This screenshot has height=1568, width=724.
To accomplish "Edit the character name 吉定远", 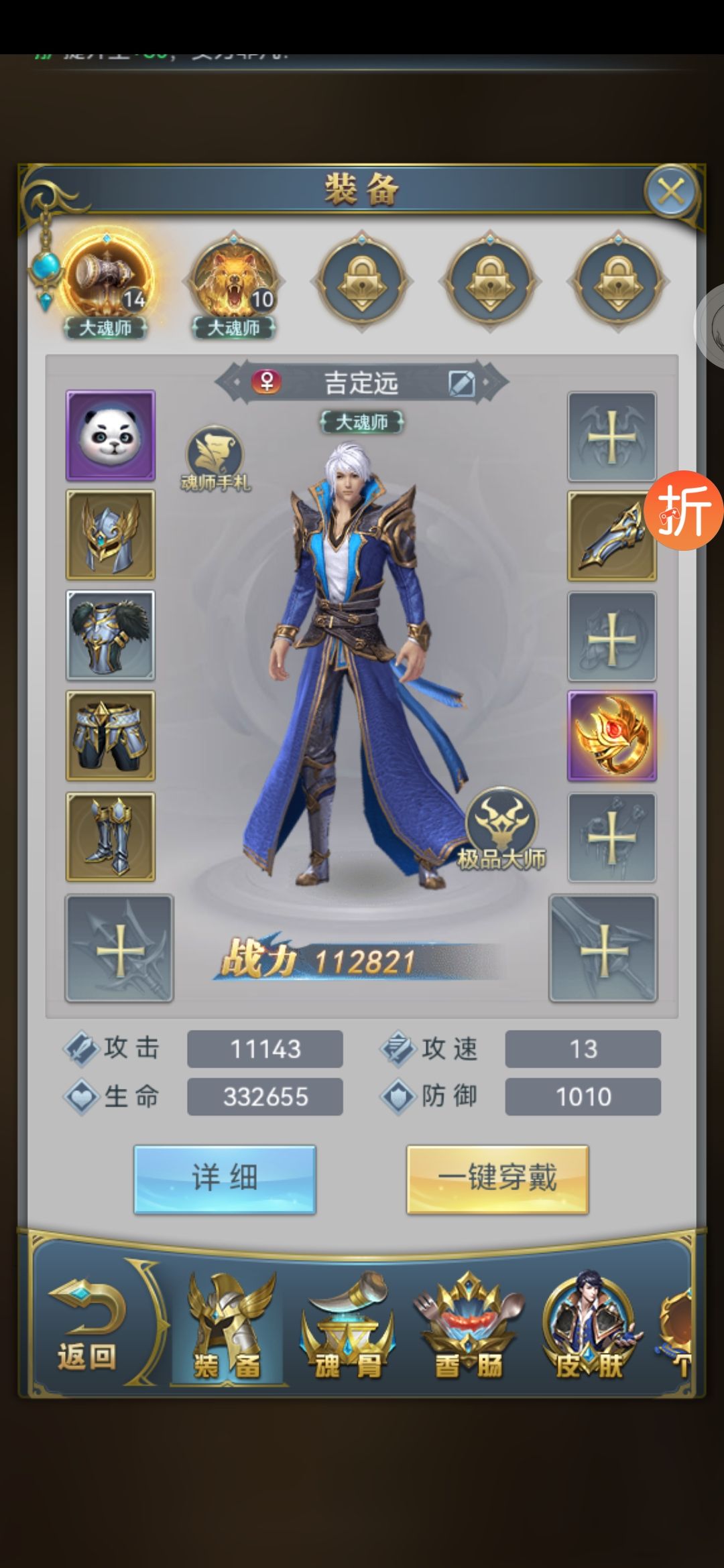I will [x=462, y=383].
